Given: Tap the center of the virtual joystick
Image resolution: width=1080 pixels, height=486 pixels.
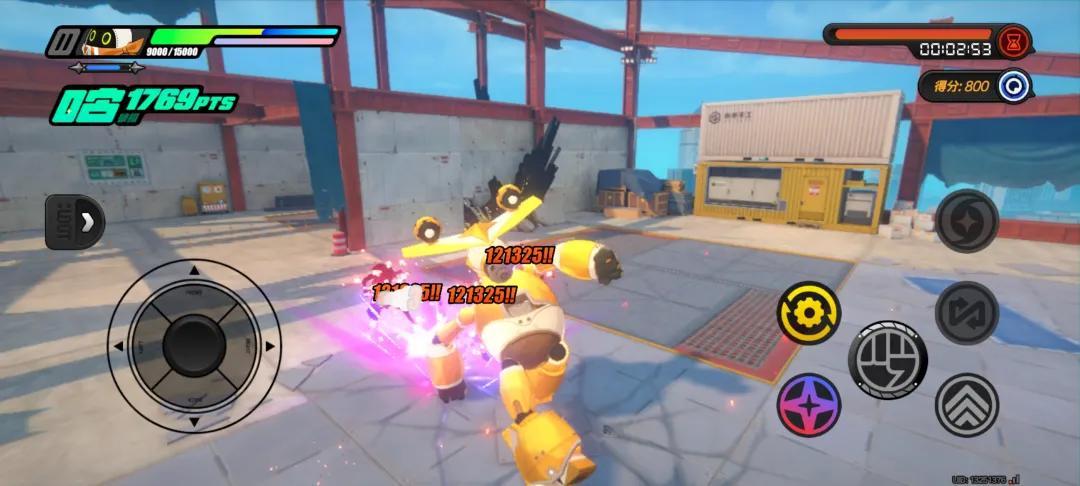Looking at the screenshot, I should click(194, 345).
